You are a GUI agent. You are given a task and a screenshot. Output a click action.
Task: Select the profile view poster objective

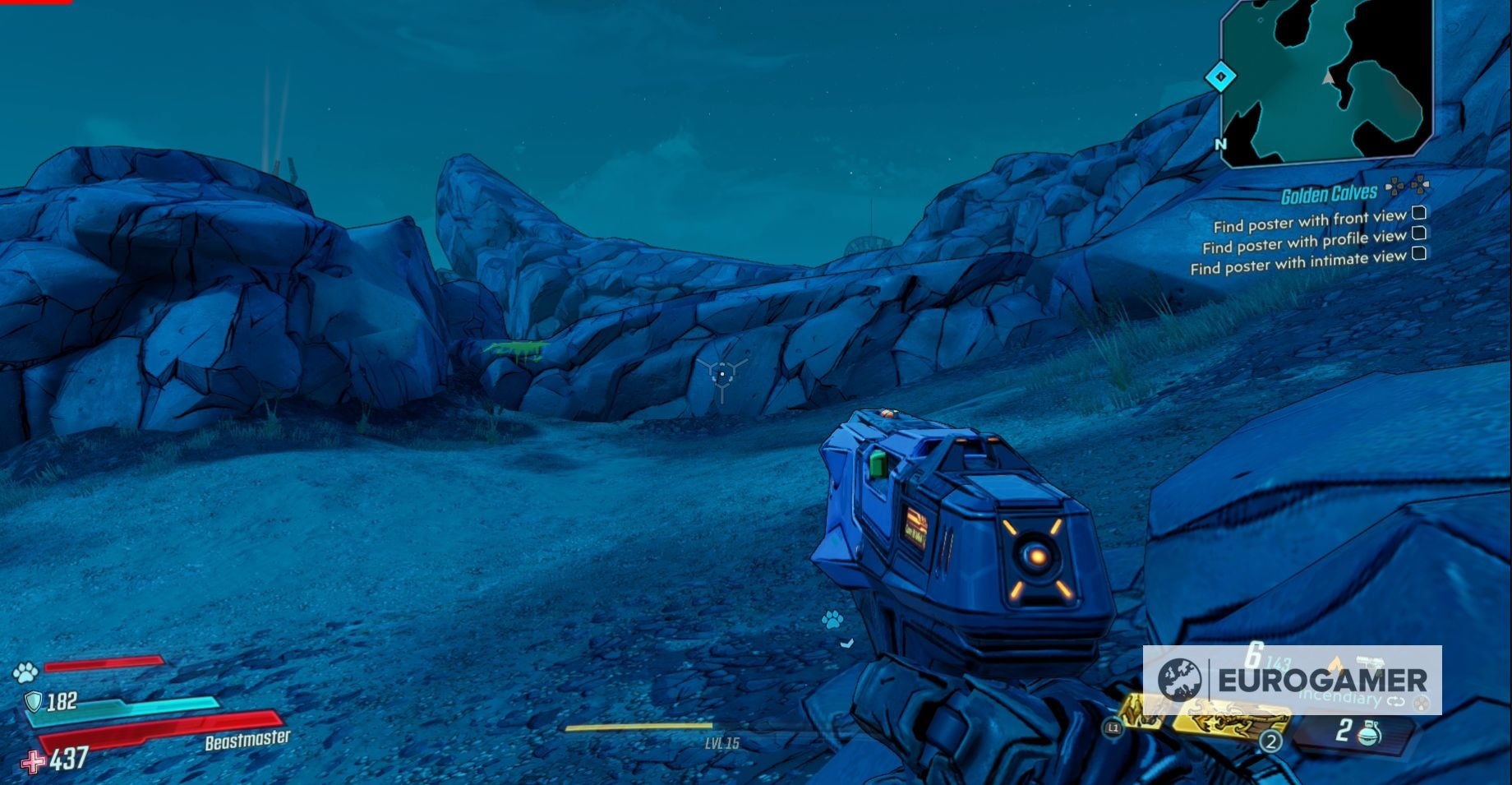click(1304, 242)
